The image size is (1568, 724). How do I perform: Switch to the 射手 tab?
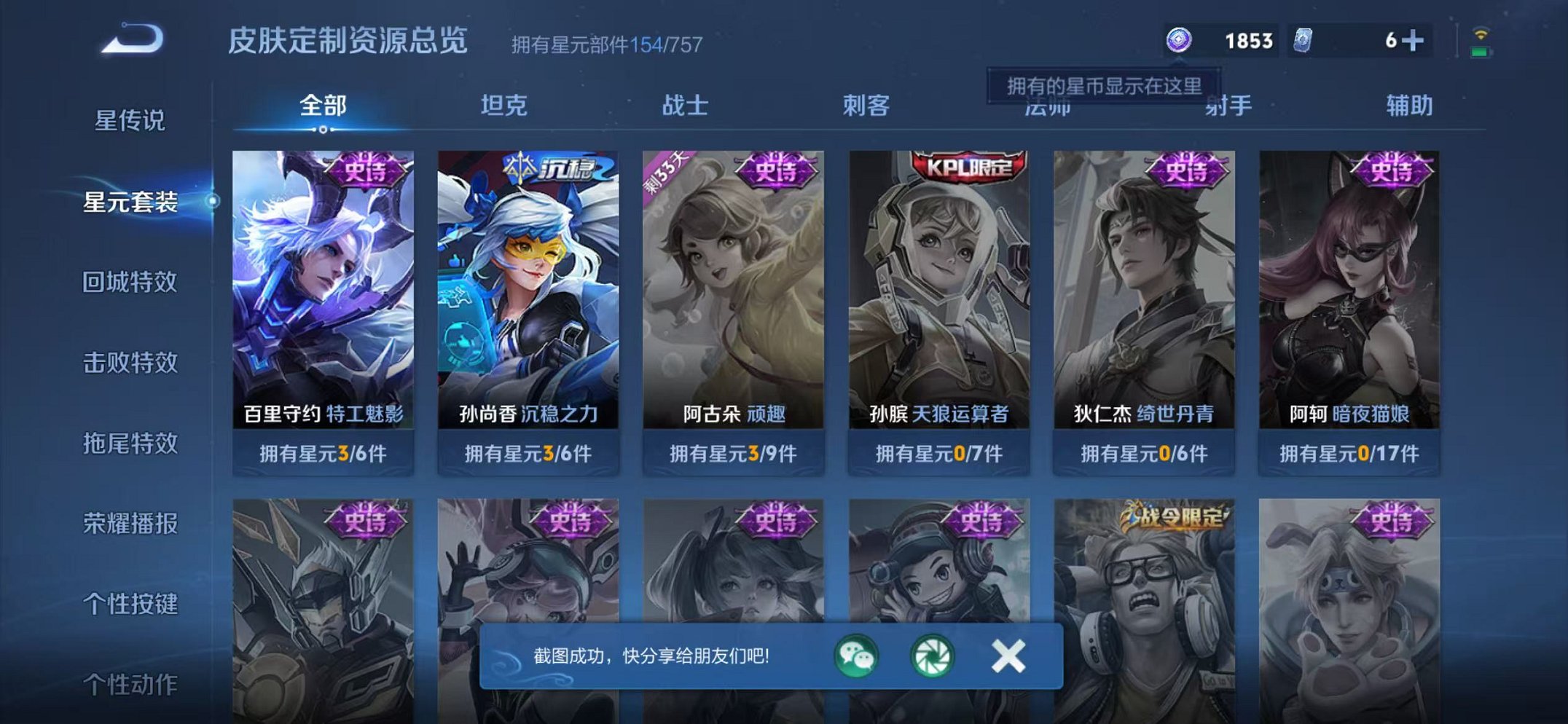tap(1229, 106)
